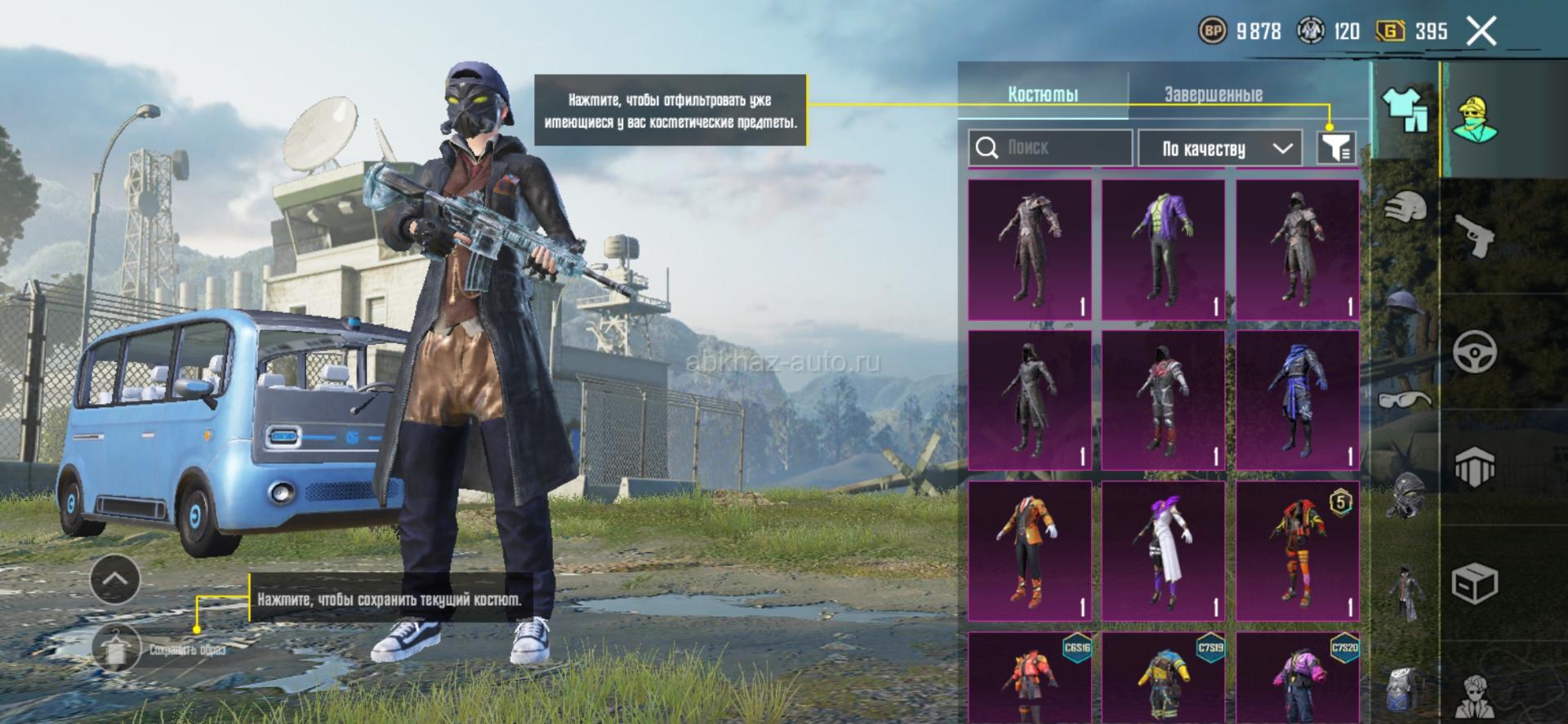Pick the blue ninja costume
The image size is (1568, 724).
1297,400
